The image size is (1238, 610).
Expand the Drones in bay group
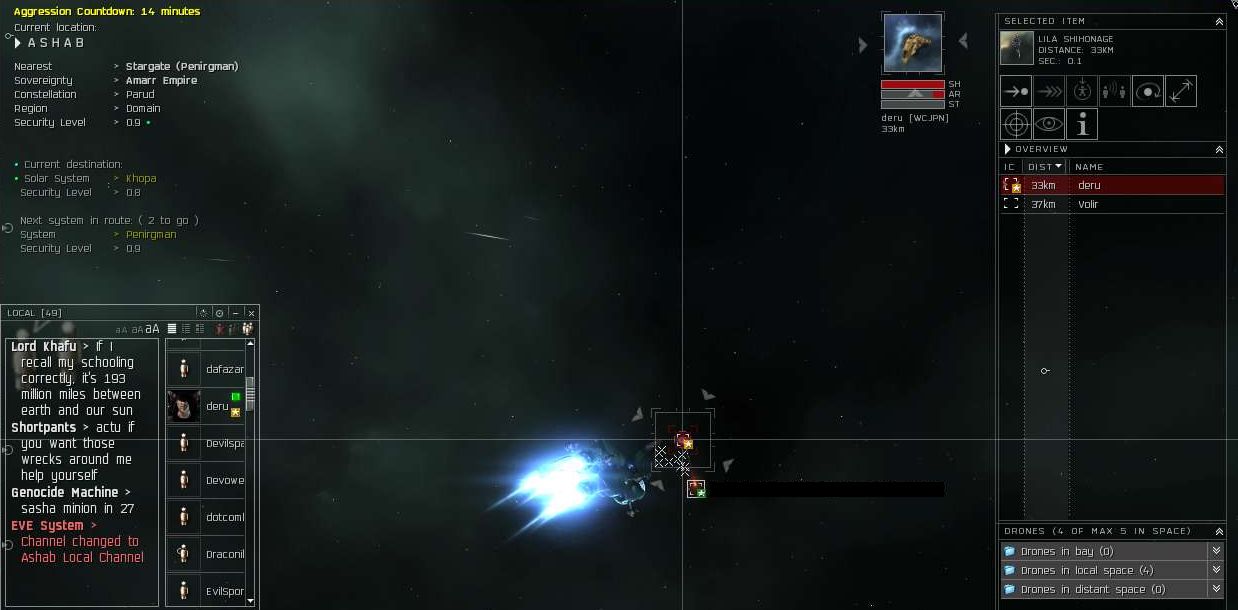pyautogui.click(x=1216, y=551)
